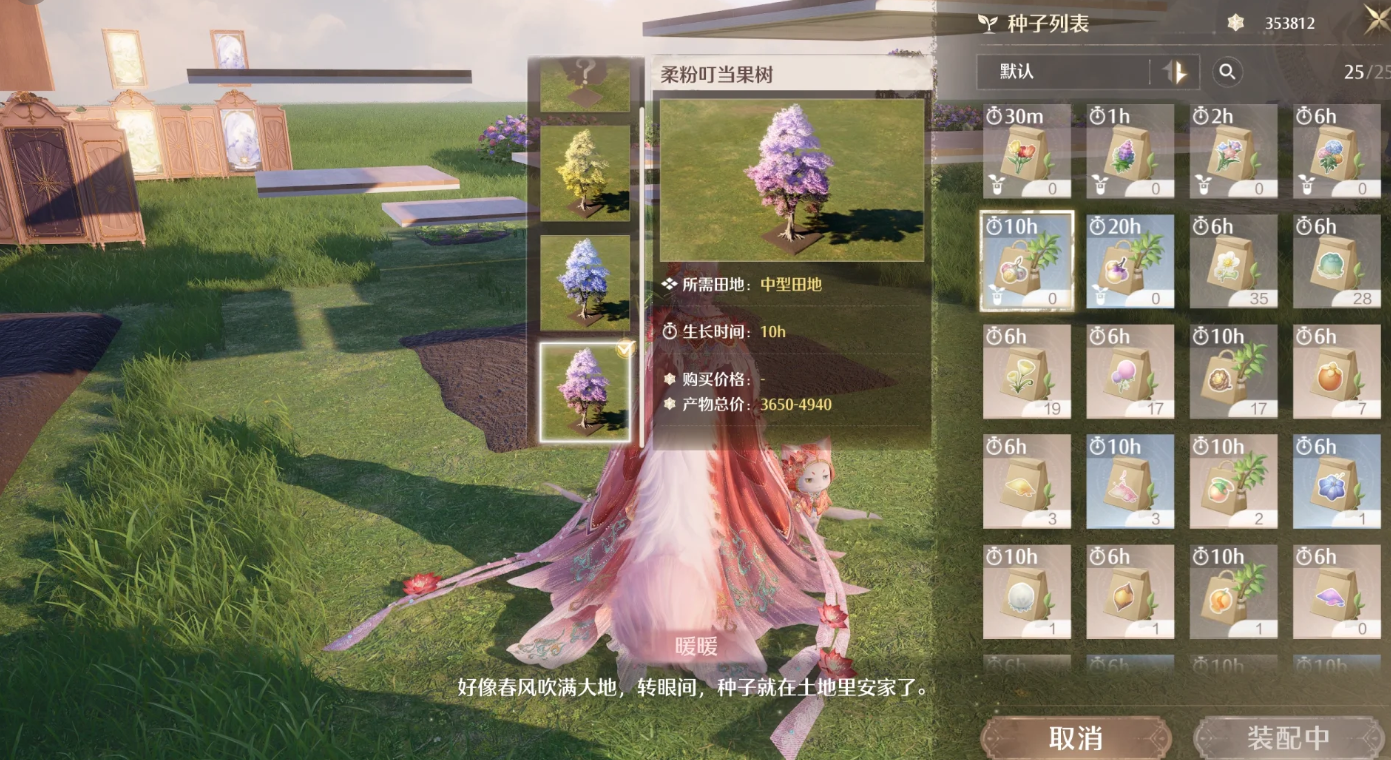Choose the 6h blue flower seed bag
Viewport: 1391px width, 760px height.
tap(1336, 482)
